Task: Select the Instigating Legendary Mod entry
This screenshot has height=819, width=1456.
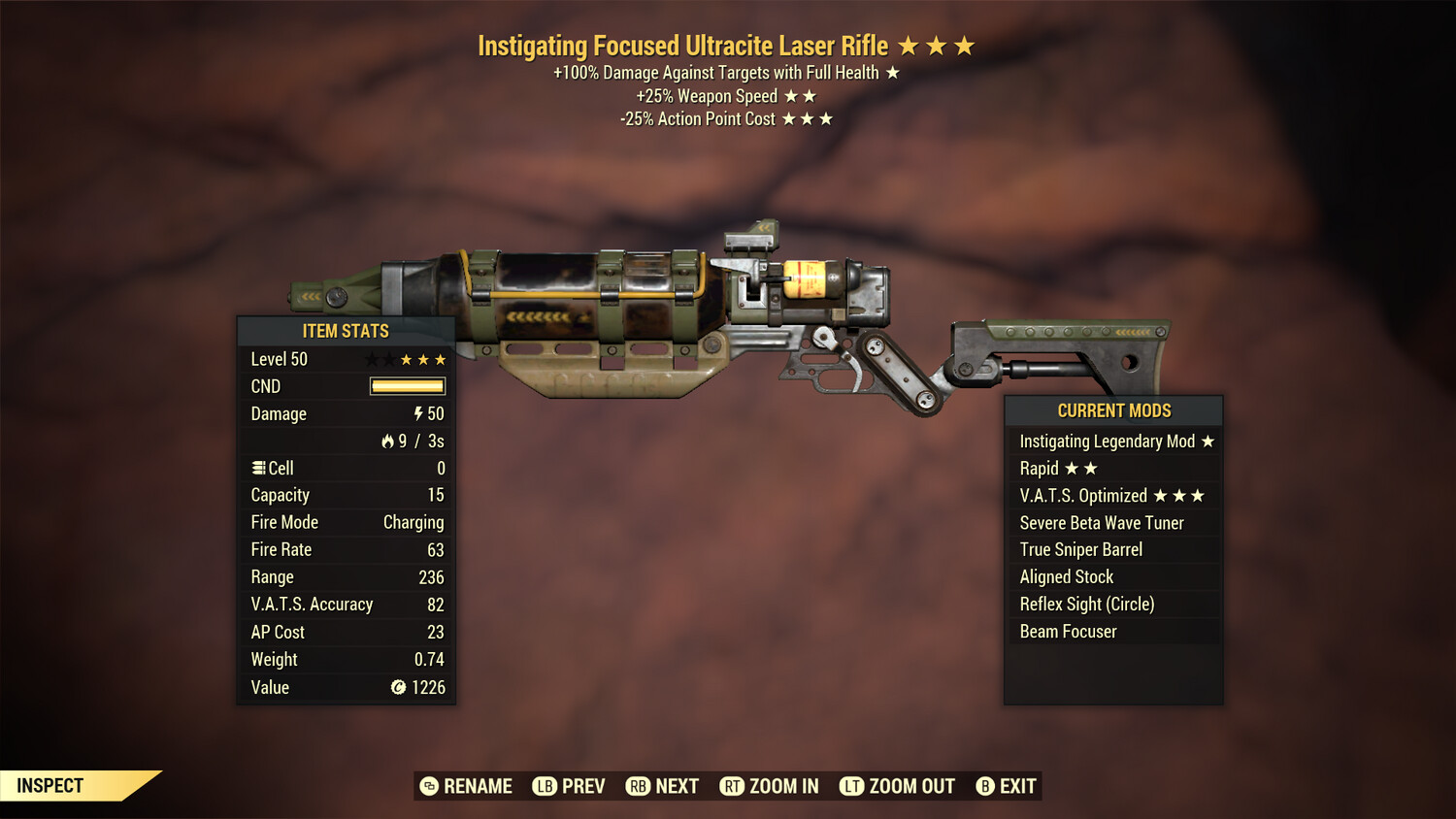Action: click(1107, 441)
